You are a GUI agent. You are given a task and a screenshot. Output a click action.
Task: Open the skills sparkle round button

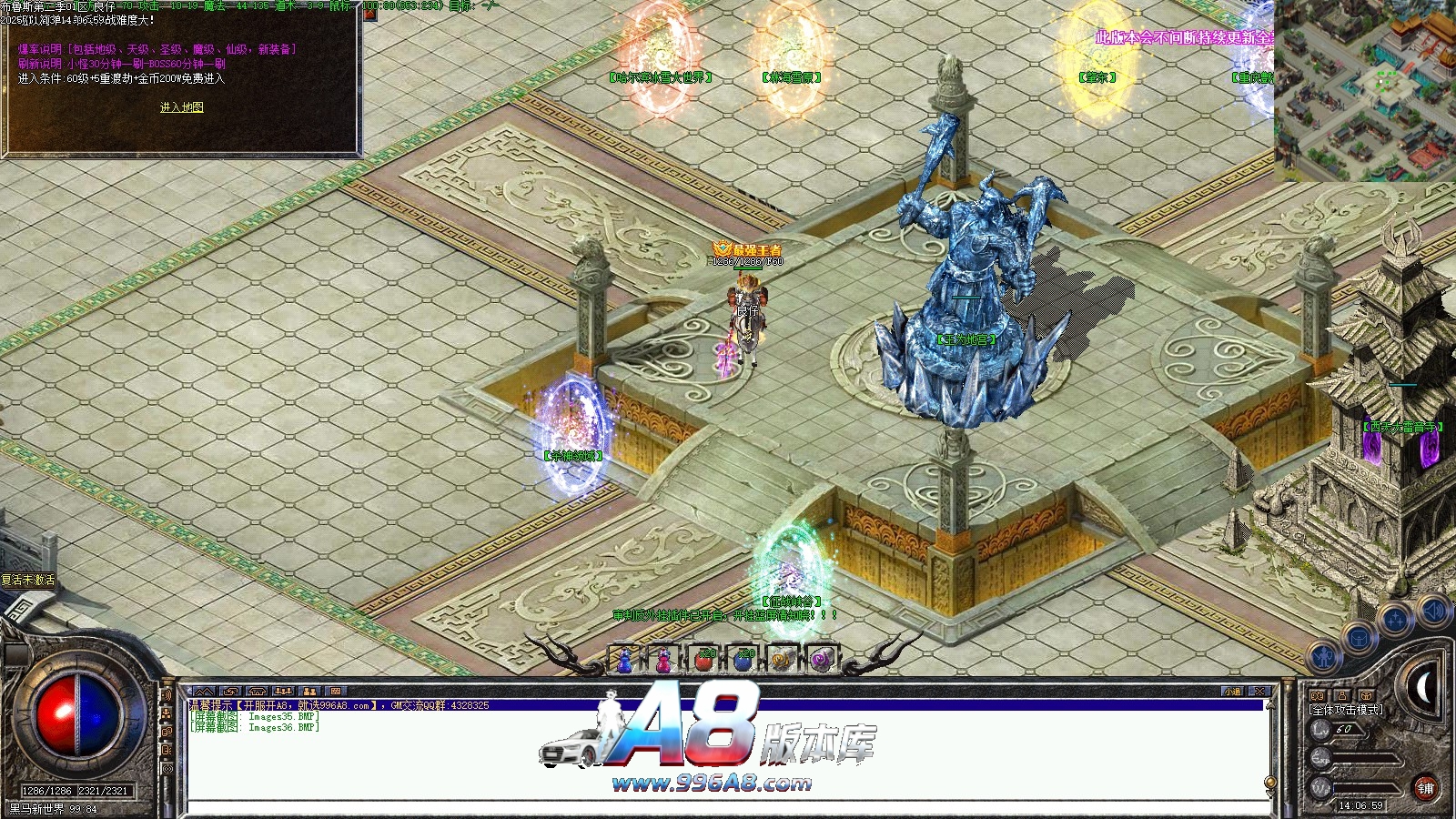(x=1394, y=621)
